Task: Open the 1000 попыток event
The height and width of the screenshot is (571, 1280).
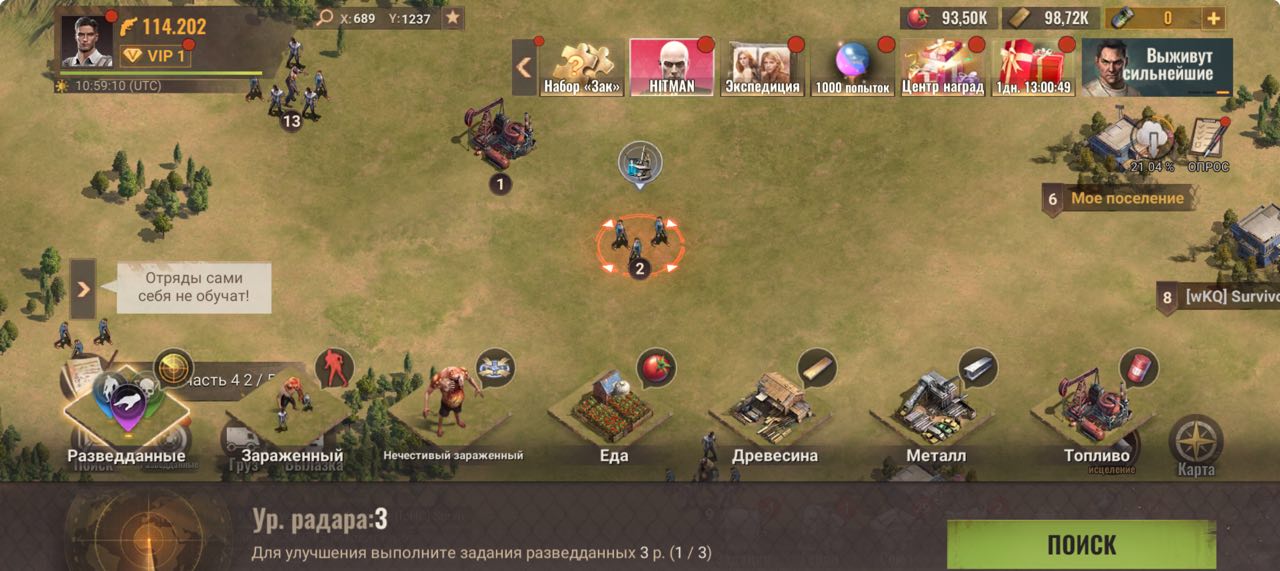Action: pos(852,67)
